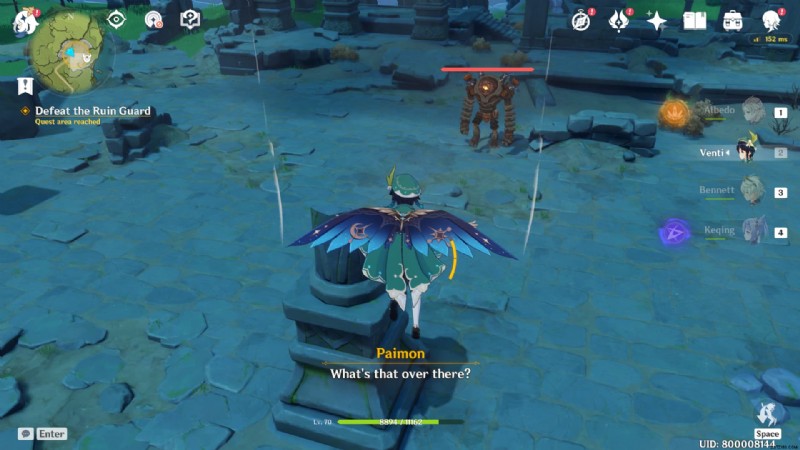Viewport: 800px width, 450px height.
Task: Open the Adventurer Handbook book icon
Action: point(695,21)
